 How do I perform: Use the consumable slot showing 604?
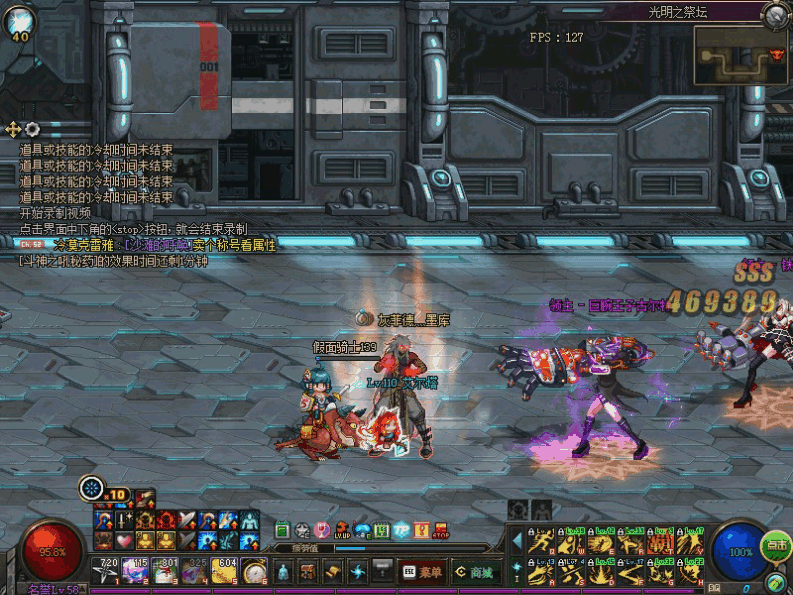point(227,571)
